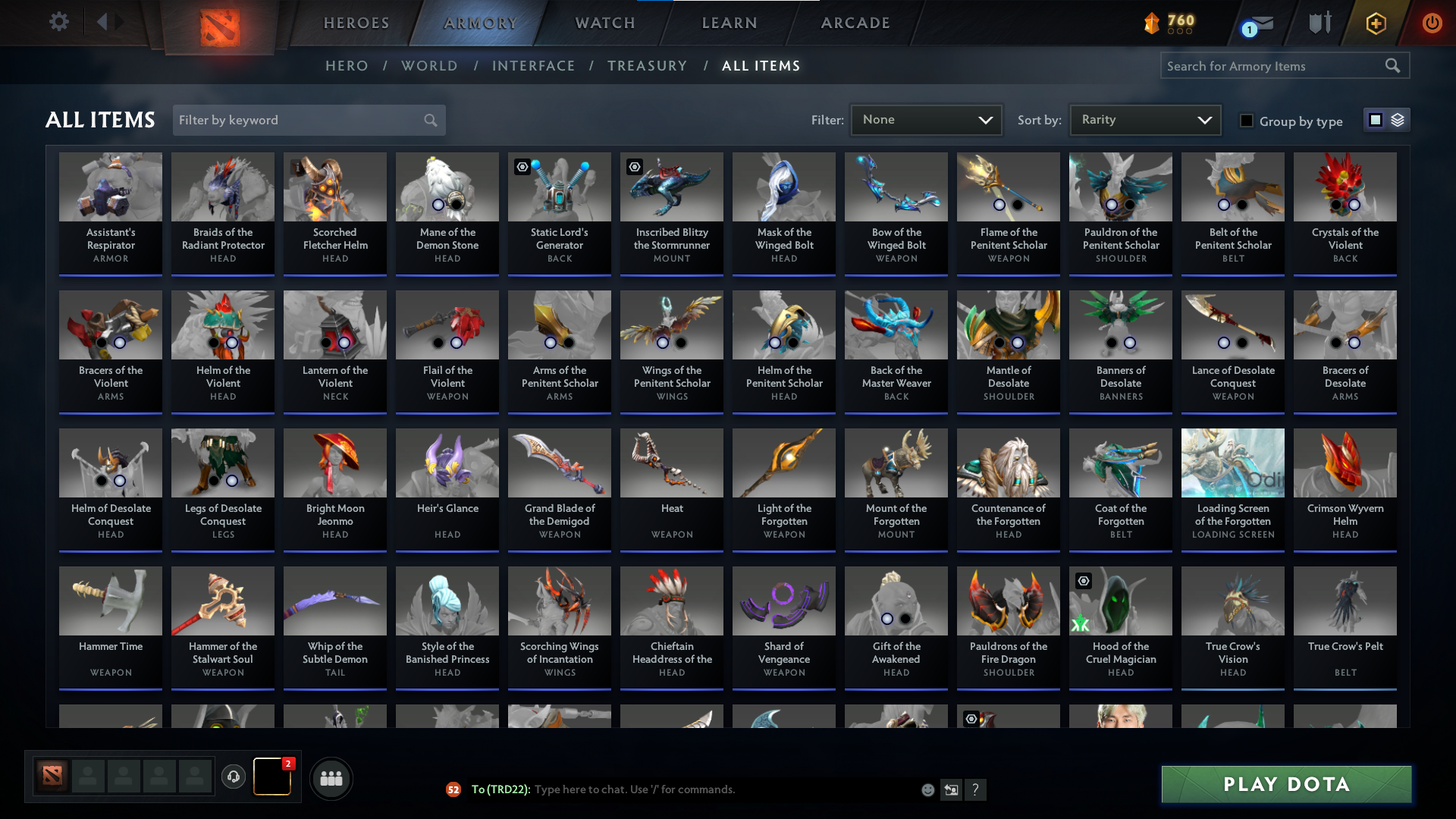Select the Heat weapon item thumbnail
The image size is (1456, 819).
click(671, 463)
